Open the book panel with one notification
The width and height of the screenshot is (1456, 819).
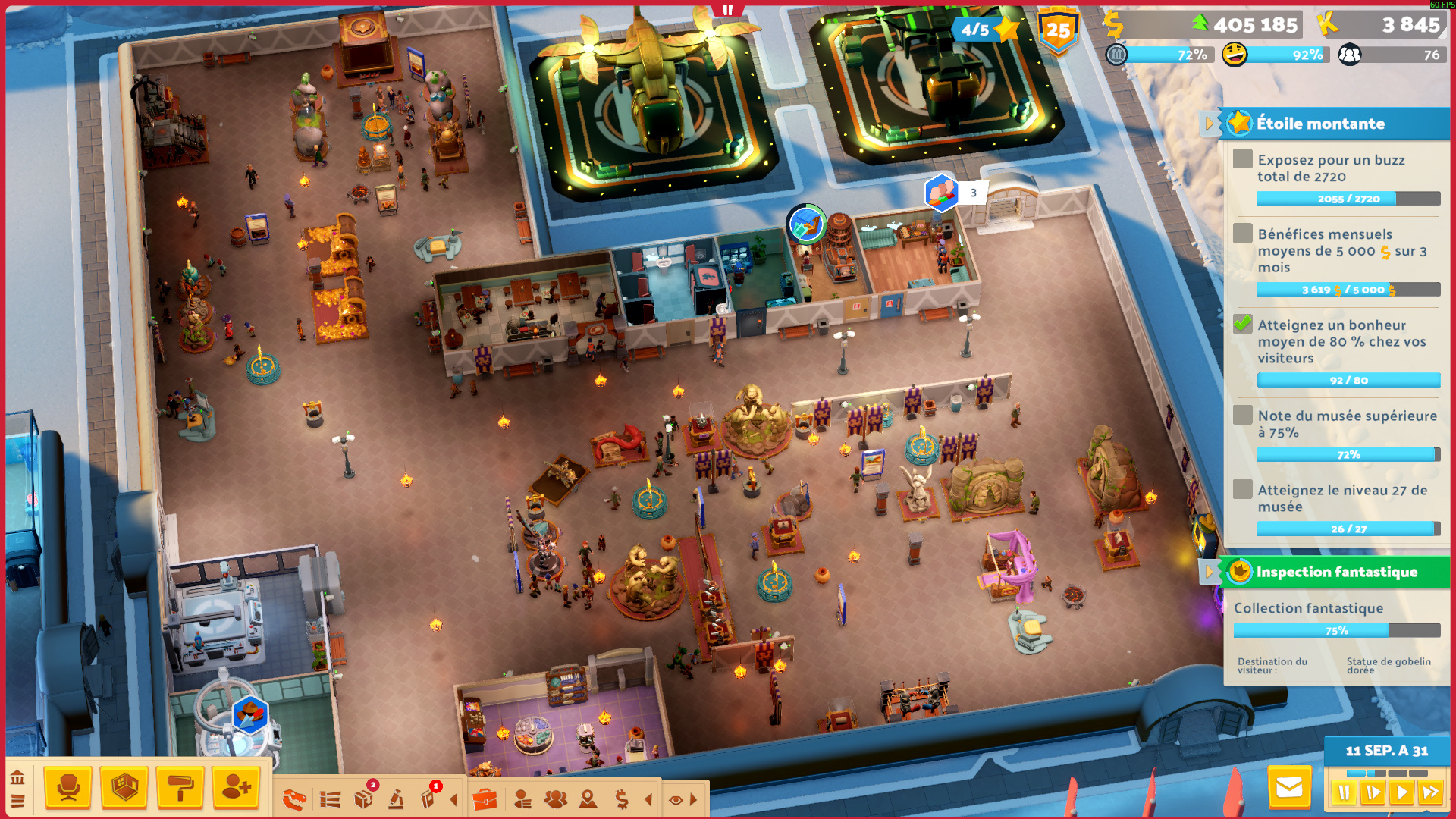coord(428,799)
